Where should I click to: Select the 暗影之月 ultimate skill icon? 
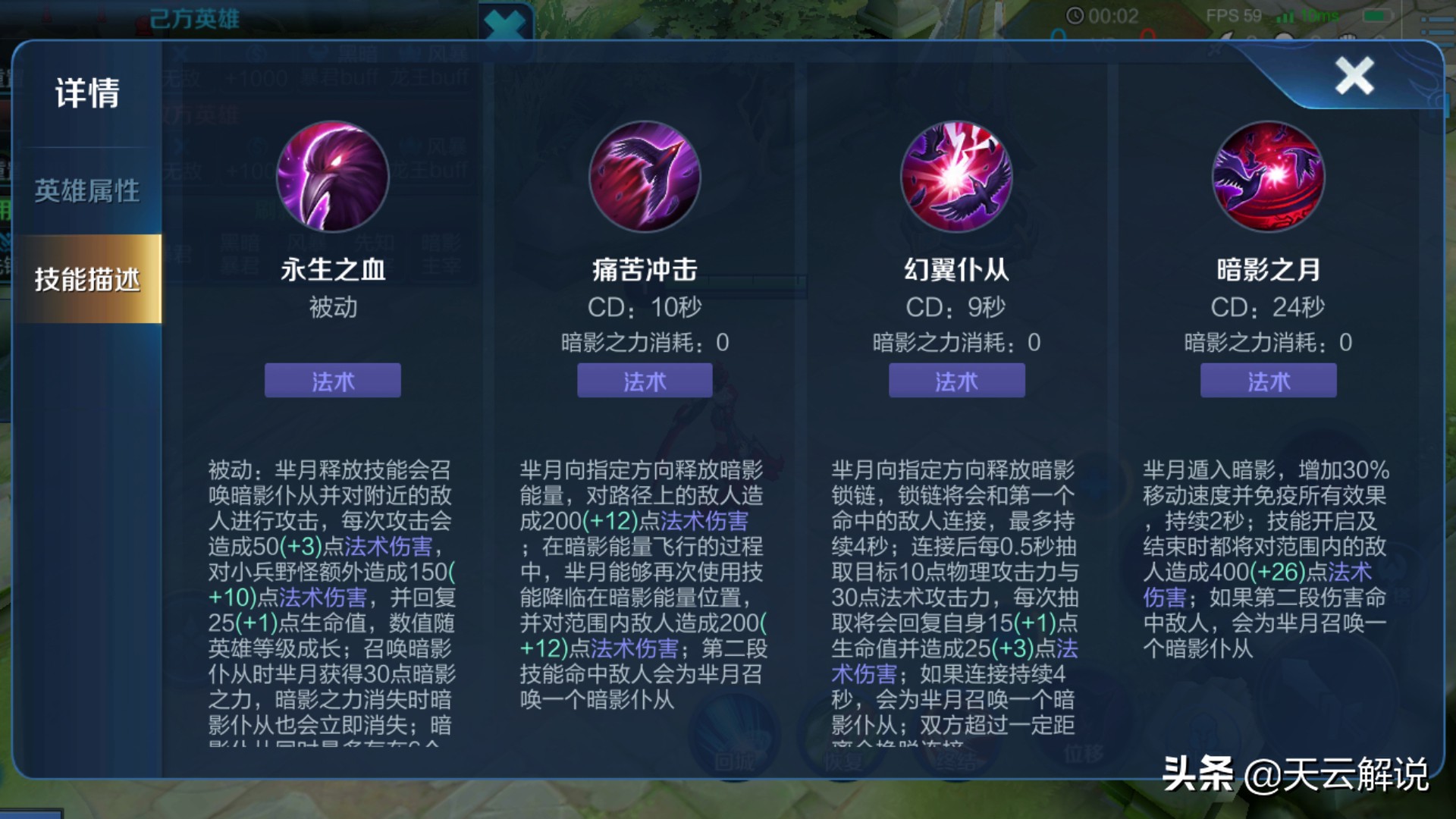pos(1268,177)
